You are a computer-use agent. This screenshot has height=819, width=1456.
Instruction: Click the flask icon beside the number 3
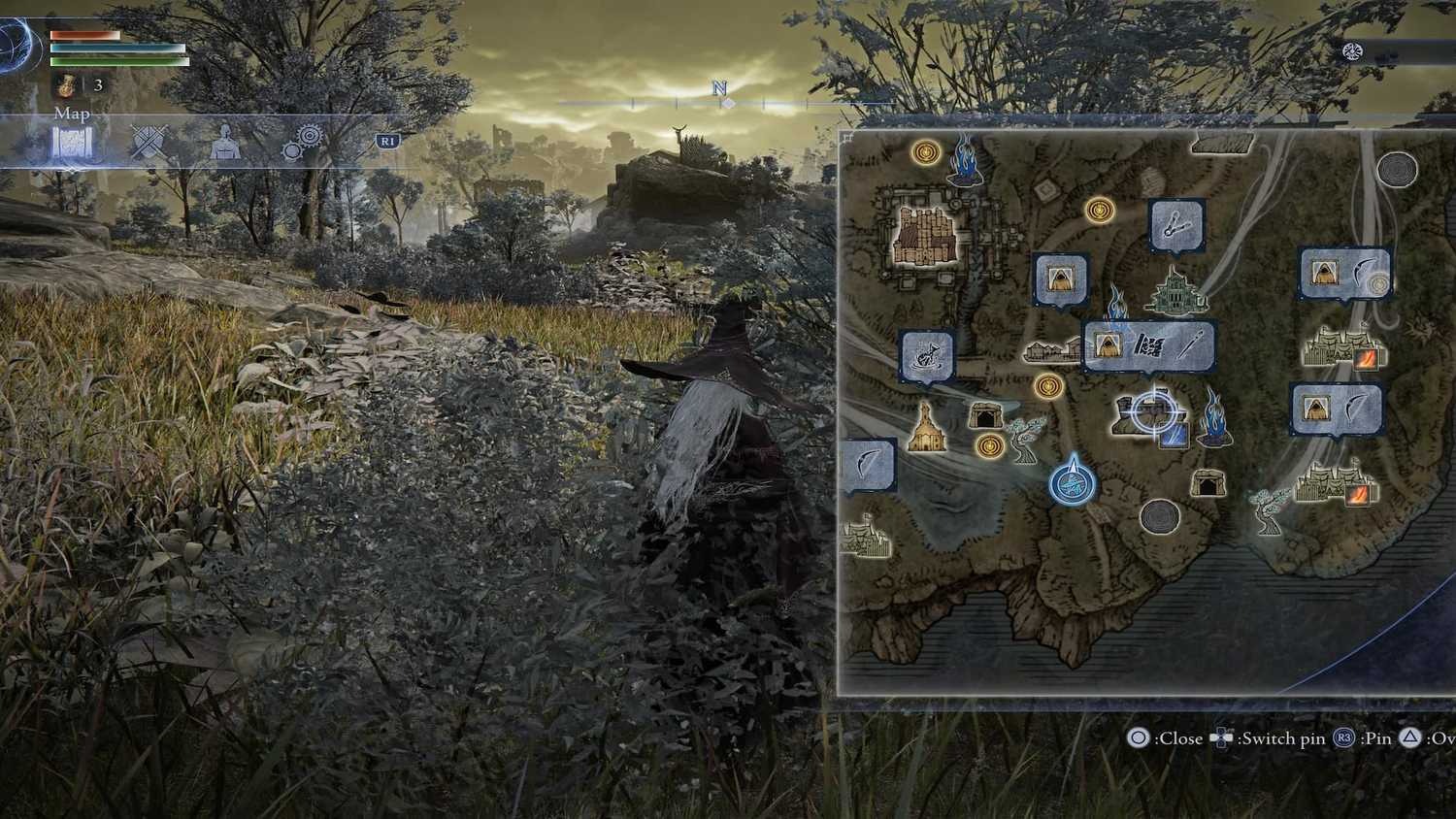point(67,85)
